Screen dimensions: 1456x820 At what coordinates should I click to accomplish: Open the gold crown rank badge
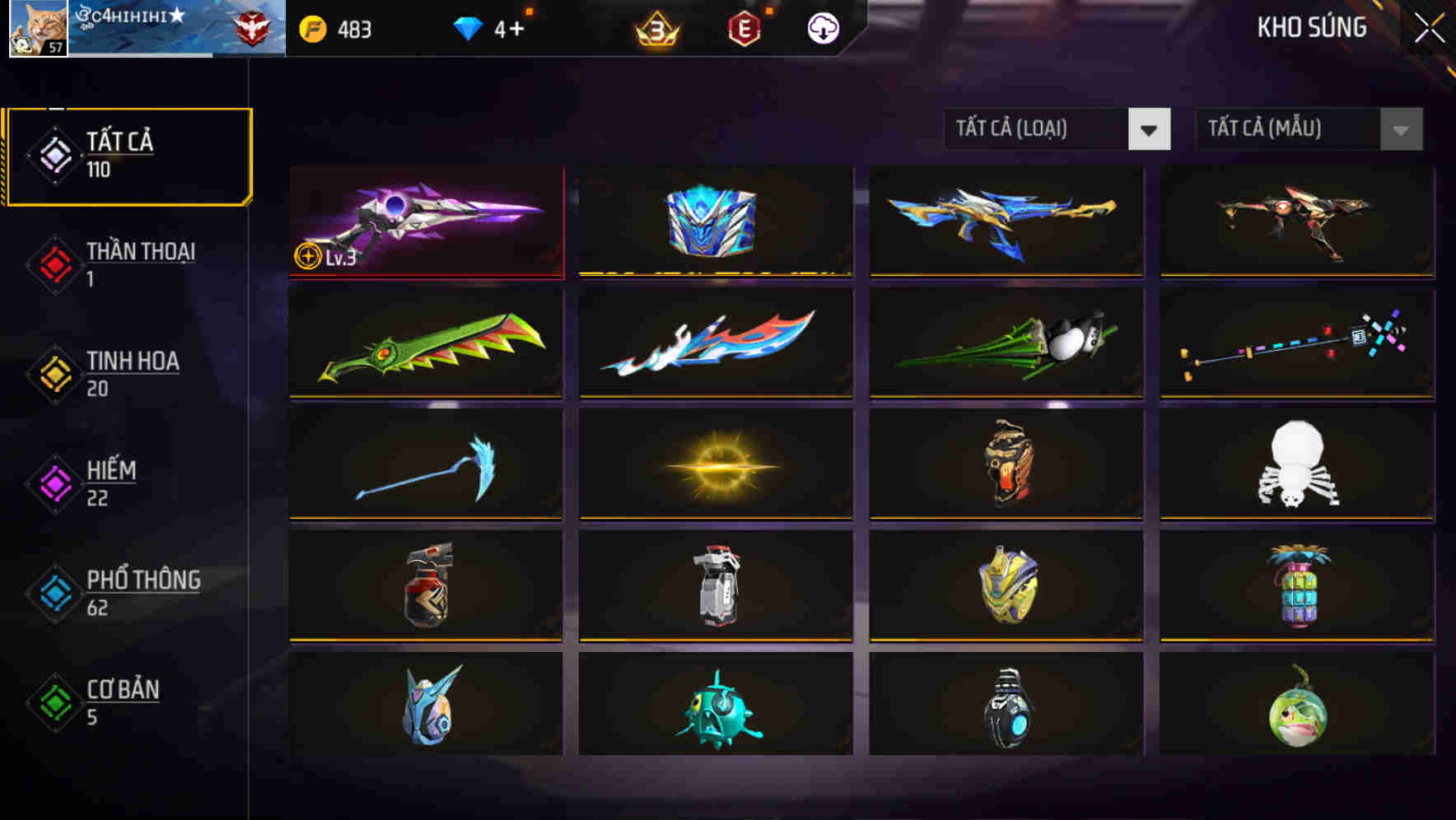pyautogui.click(x=652, y=28)
